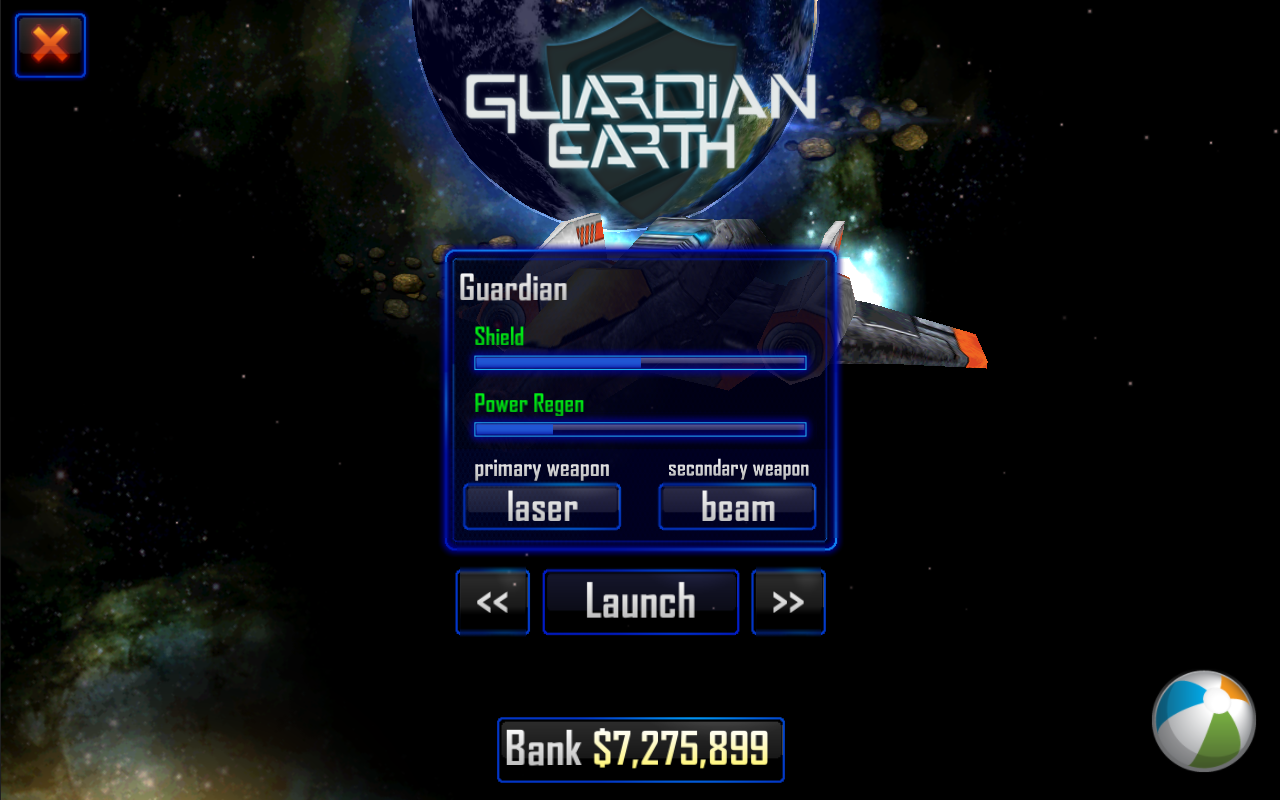Launch the Guardian ship

(640, 601)
